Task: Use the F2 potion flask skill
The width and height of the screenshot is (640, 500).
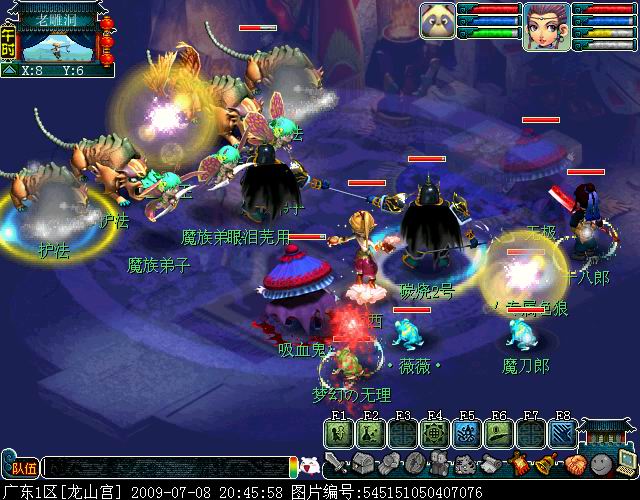Action: coord(370,432)
